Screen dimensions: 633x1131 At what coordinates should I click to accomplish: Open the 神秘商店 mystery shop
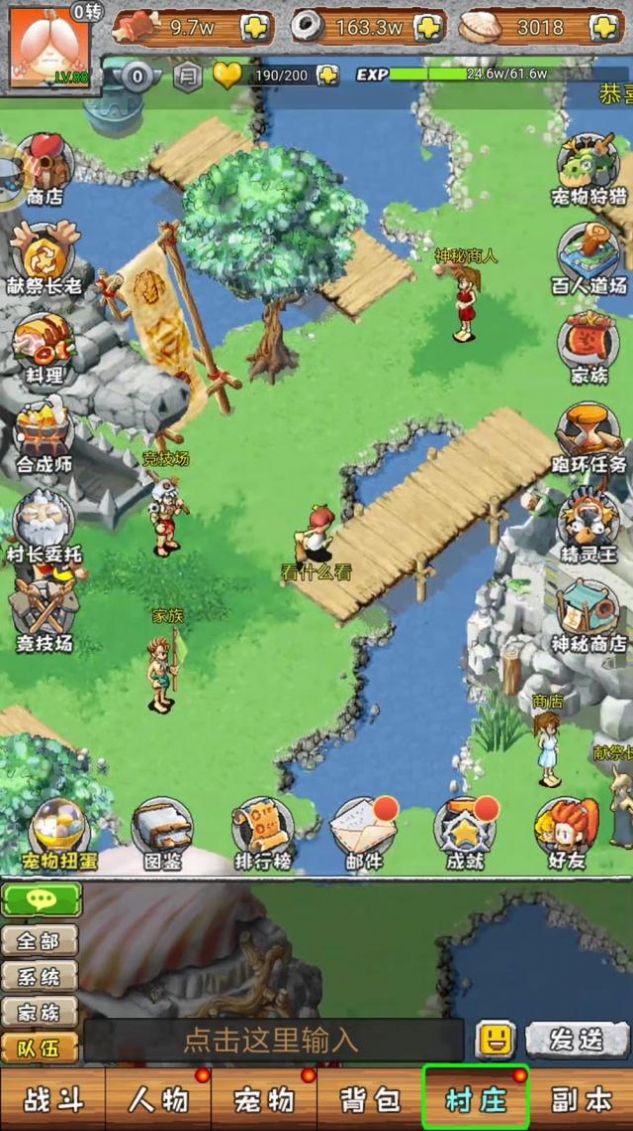pyautogui.click(x=588, y=613)
